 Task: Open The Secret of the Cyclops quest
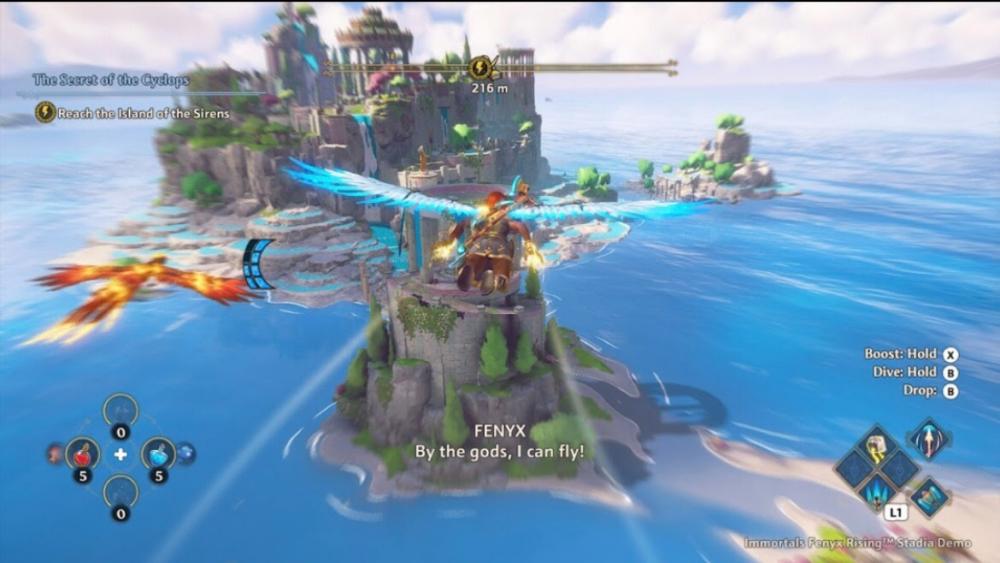point(110,79)
